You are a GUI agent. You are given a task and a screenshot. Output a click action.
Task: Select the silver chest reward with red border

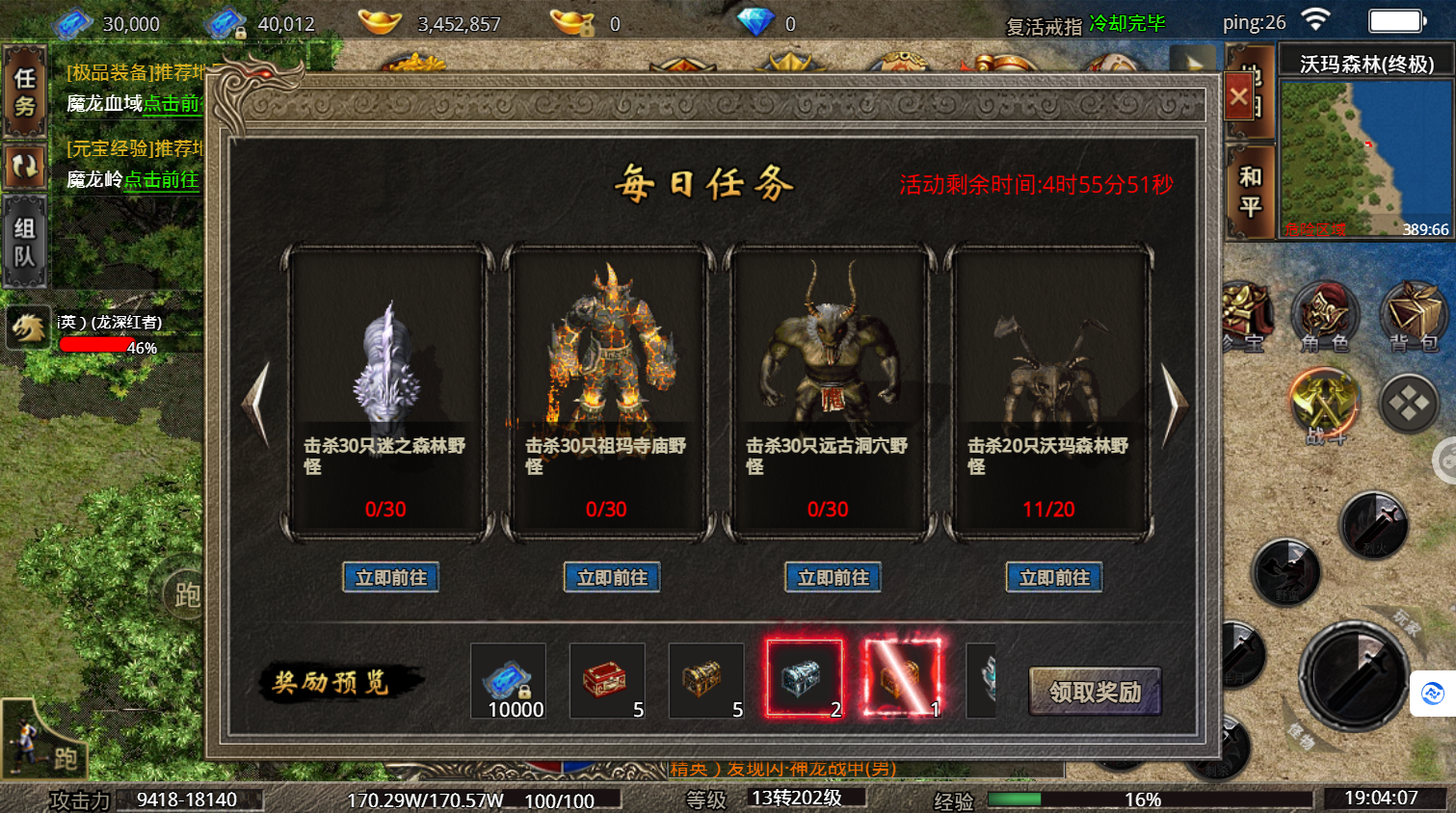[805, 680]
